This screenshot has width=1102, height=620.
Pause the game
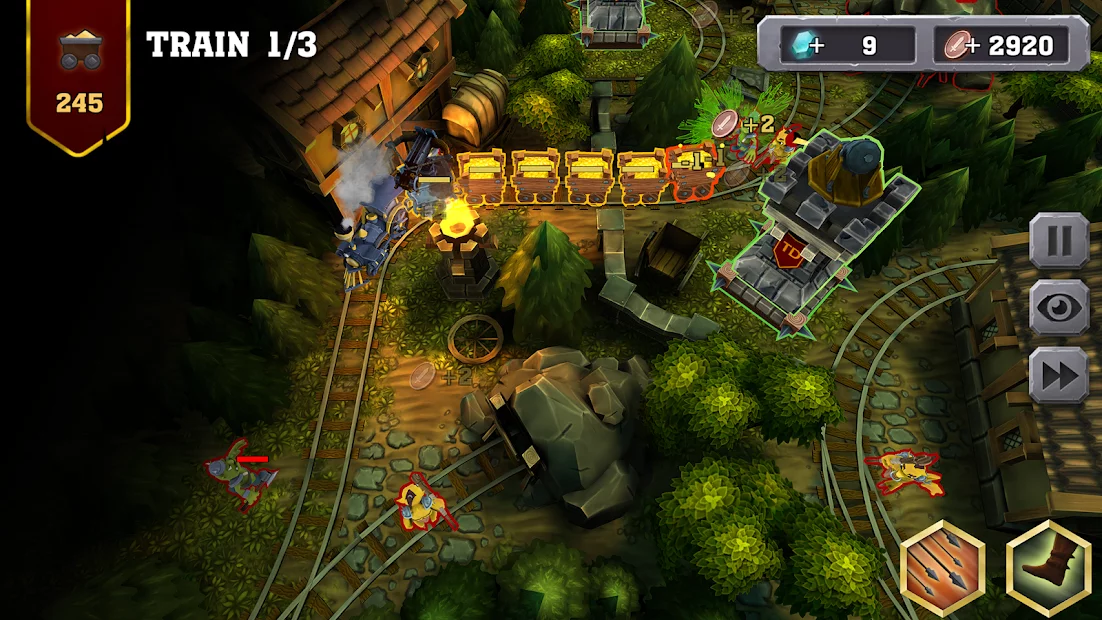(1058, 240)
